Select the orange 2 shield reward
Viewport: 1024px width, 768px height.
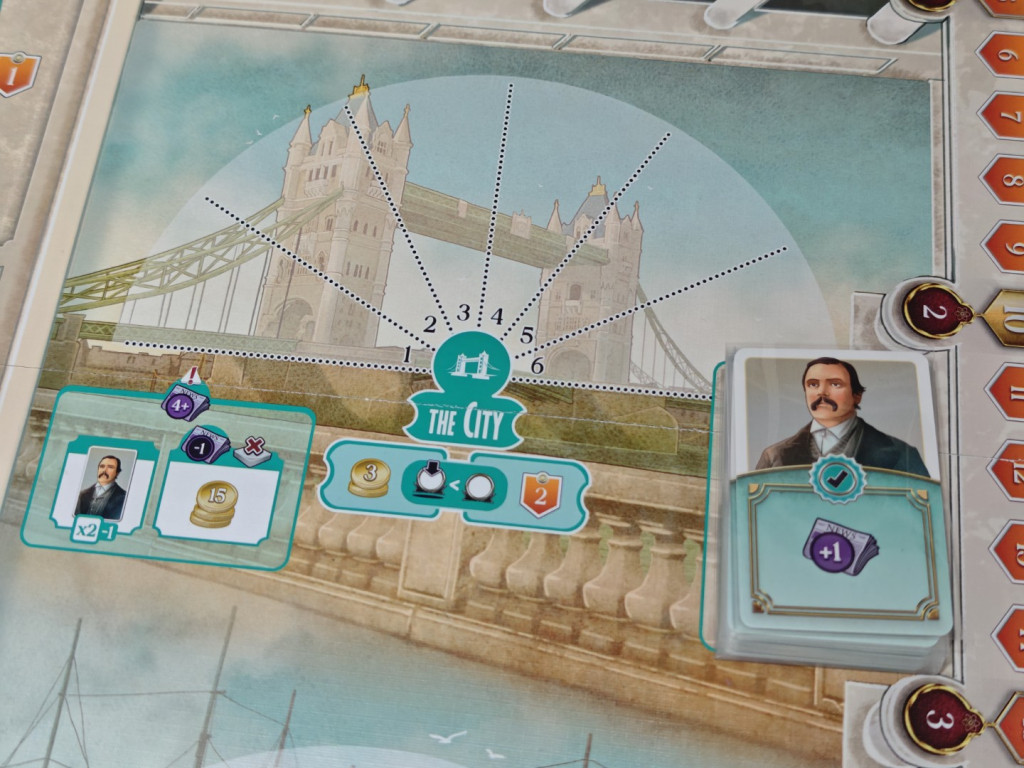click(x=539, y=492)
